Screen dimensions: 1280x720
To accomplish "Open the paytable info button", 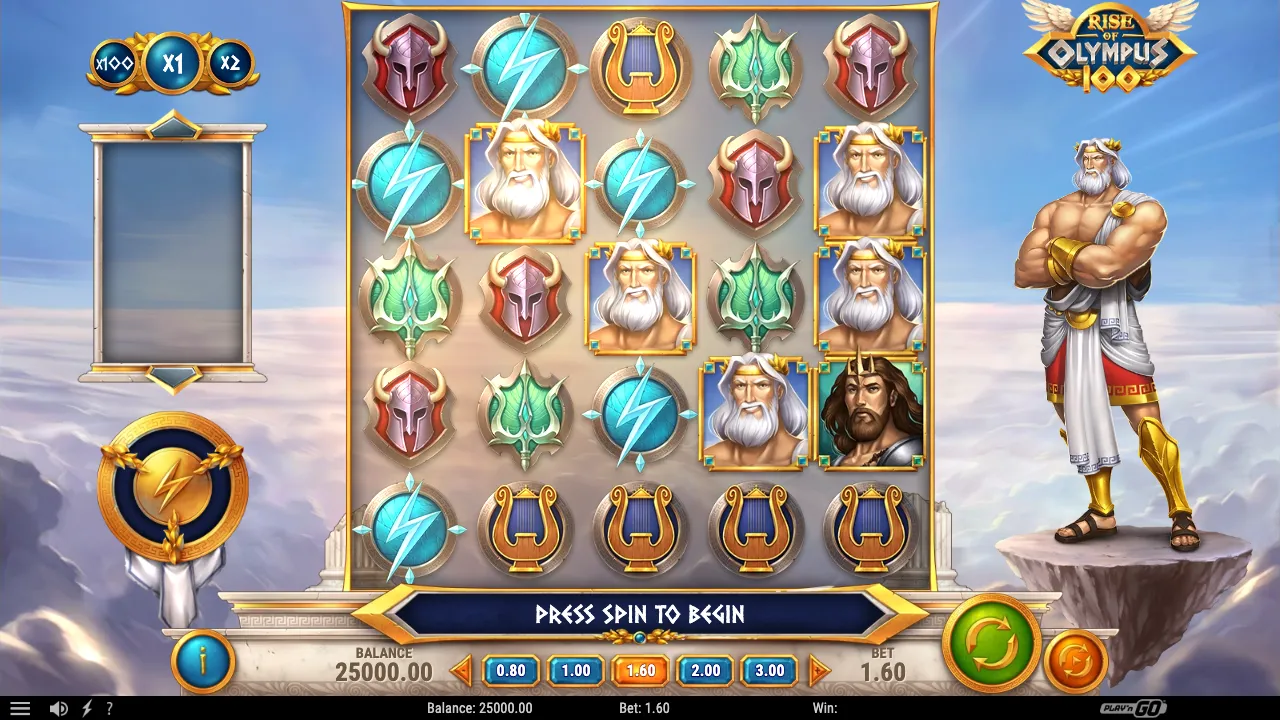I will coord(203,661).
